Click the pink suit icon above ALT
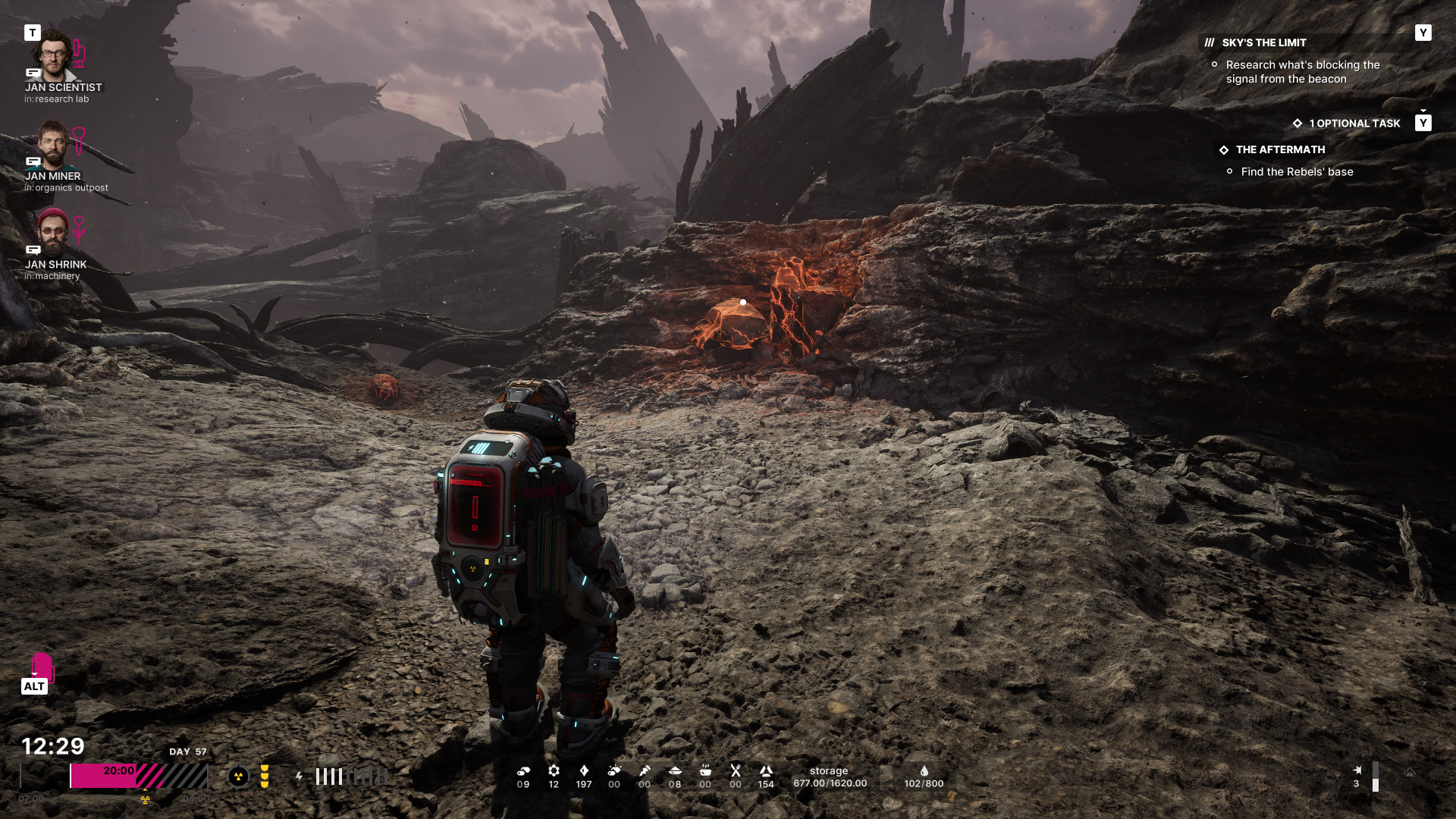Image resolution: width=1456 pixels, height=819 pixels. click(42, 667)
